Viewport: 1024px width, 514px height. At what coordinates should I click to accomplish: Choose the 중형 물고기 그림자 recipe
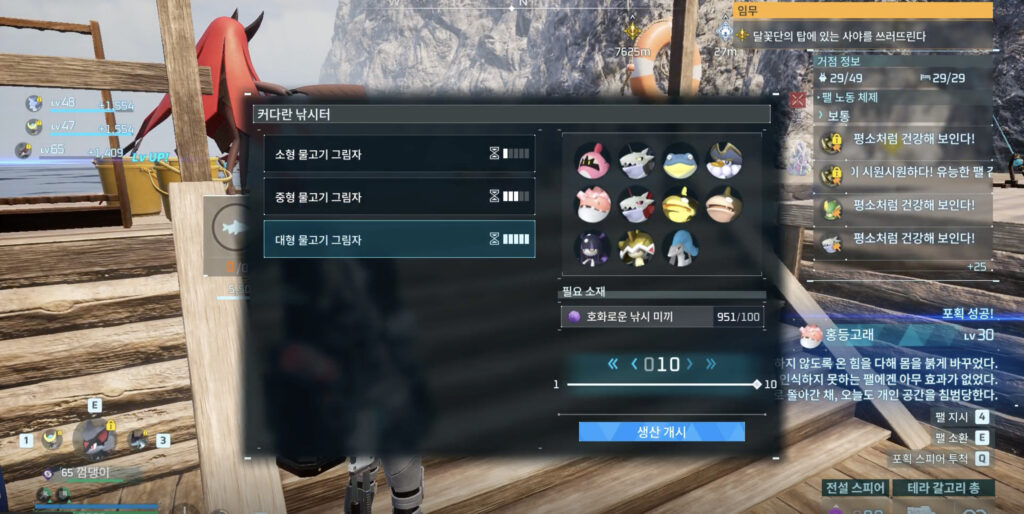(x=399, y=196)
